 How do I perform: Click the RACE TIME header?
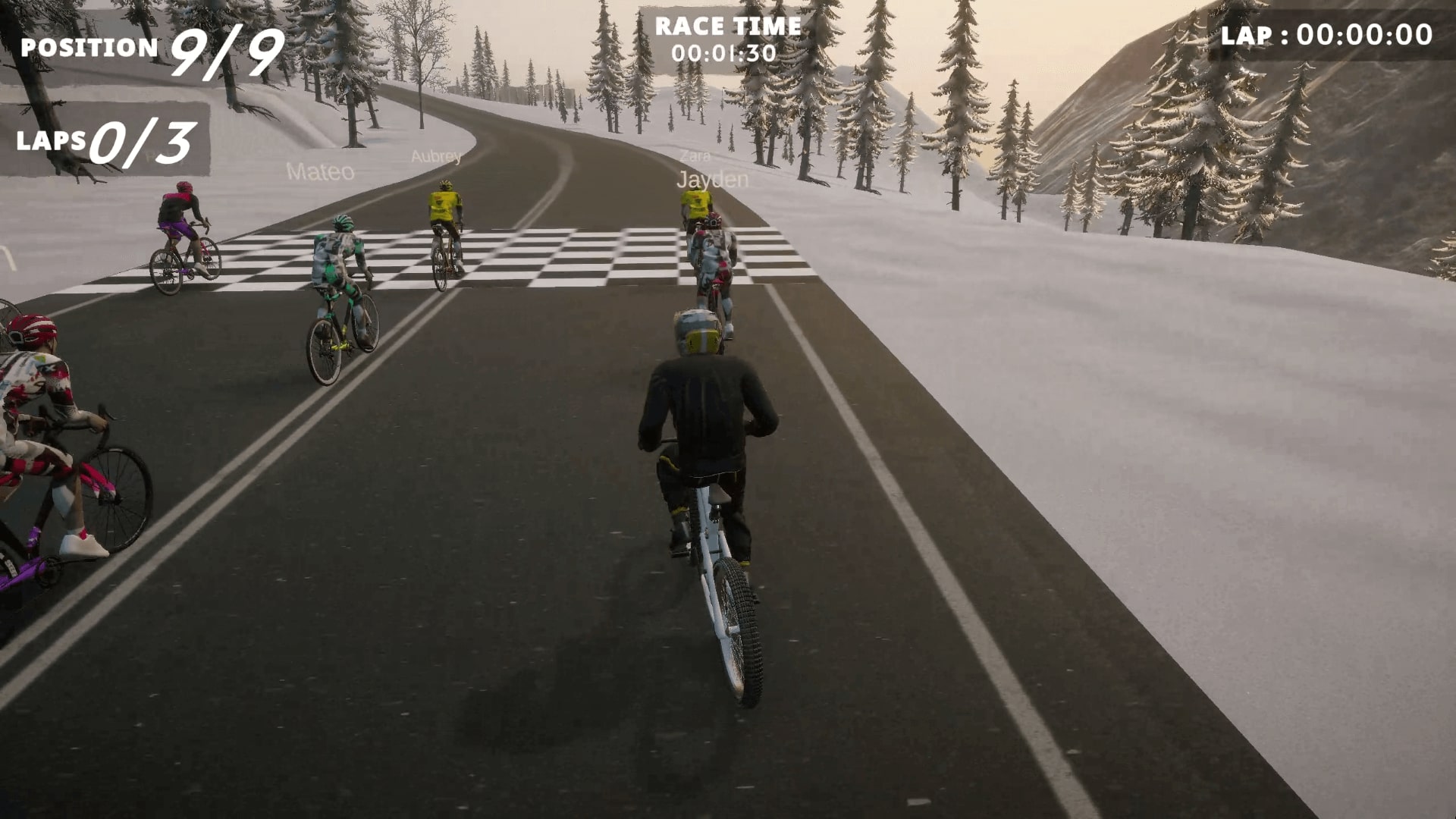point(728,27)
